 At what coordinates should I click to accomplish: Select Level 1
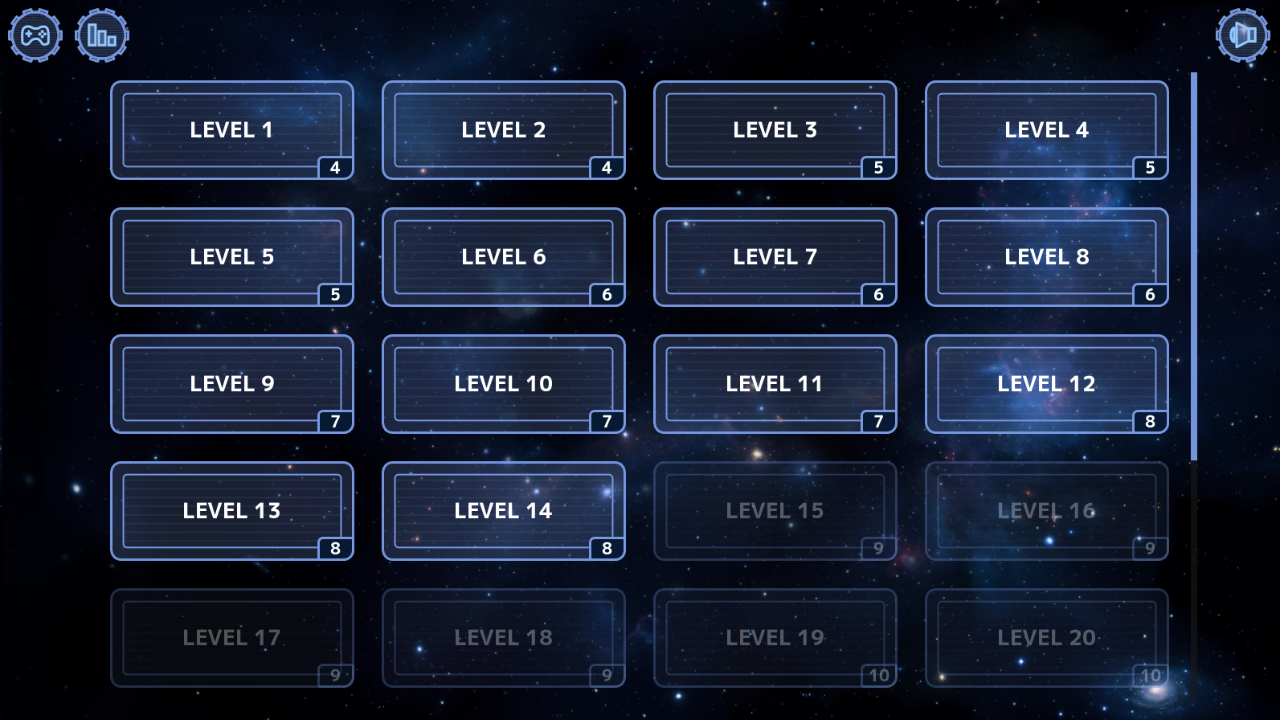coord(231,130)
